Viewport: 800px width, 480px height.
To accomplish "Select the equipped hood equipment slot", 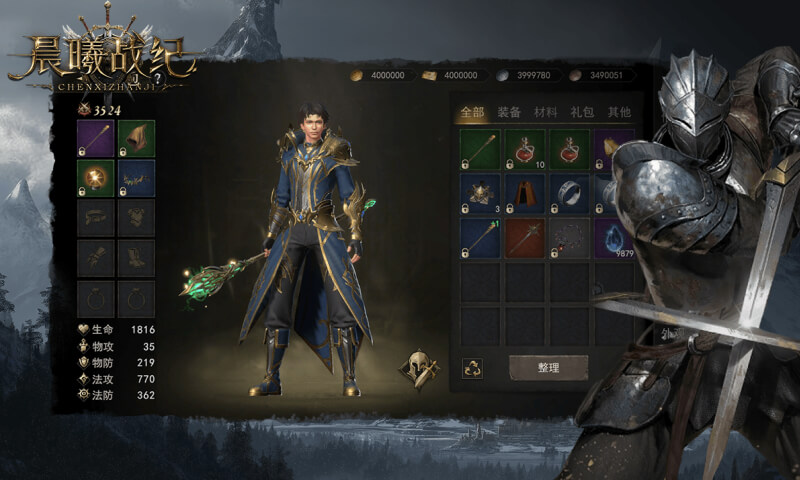I will 136,138.
